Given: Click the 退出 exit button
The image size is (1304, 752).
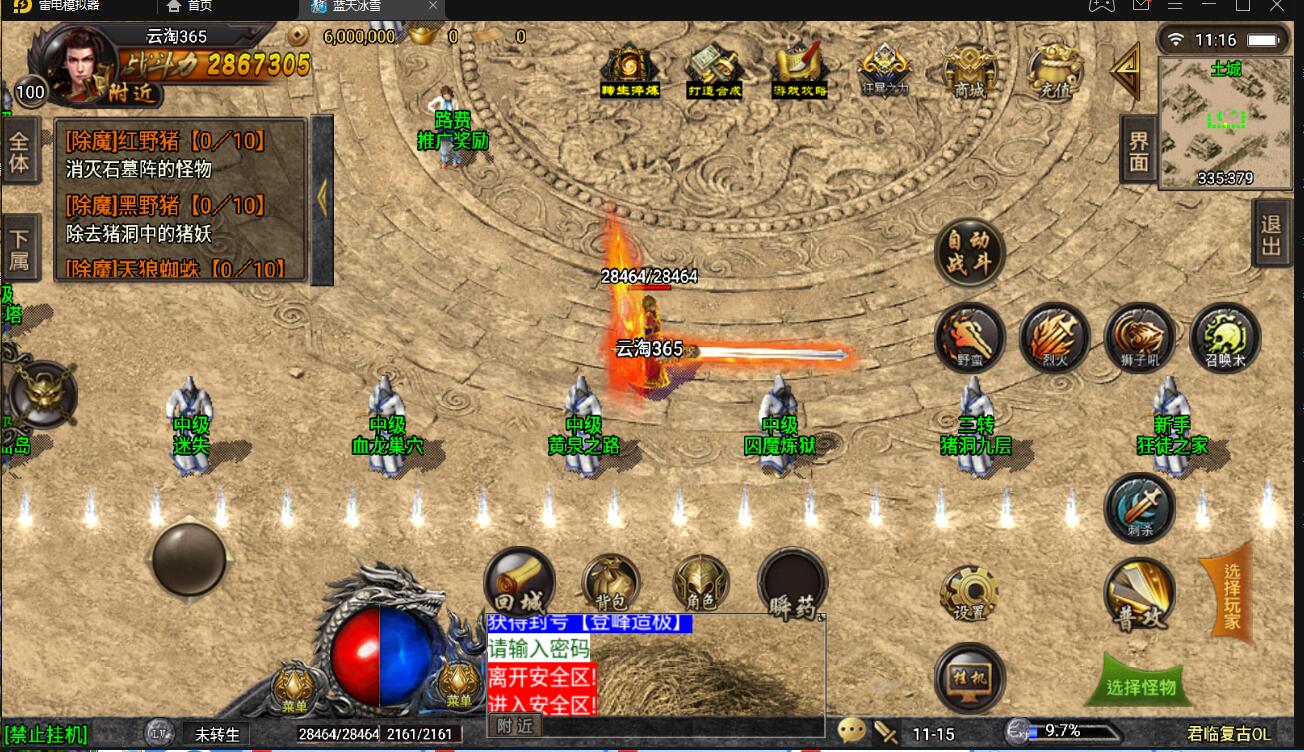Looking at the screenshot, I should point(1270,235).
